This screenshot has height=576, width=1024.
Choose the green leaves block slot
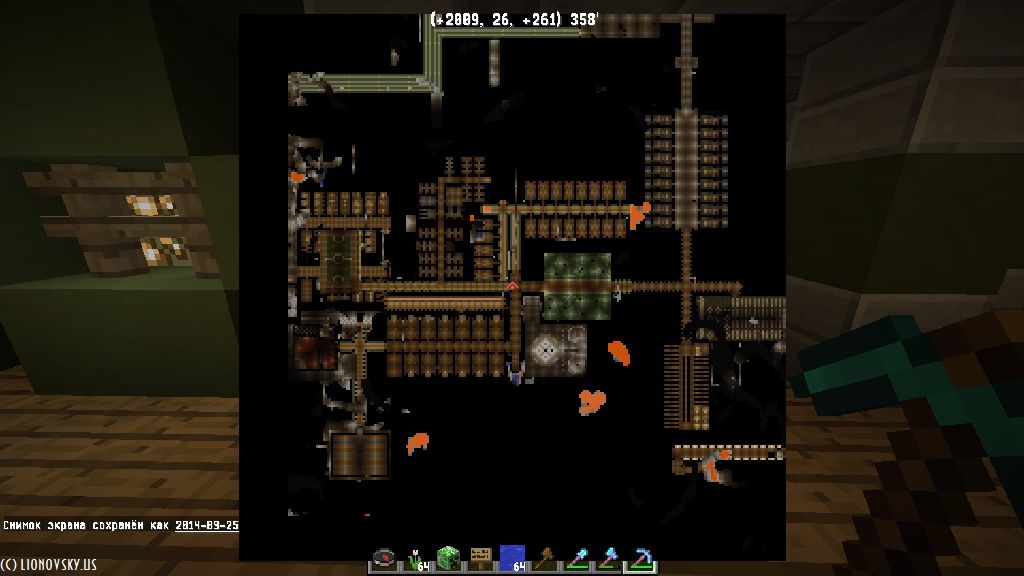point(448,559)
